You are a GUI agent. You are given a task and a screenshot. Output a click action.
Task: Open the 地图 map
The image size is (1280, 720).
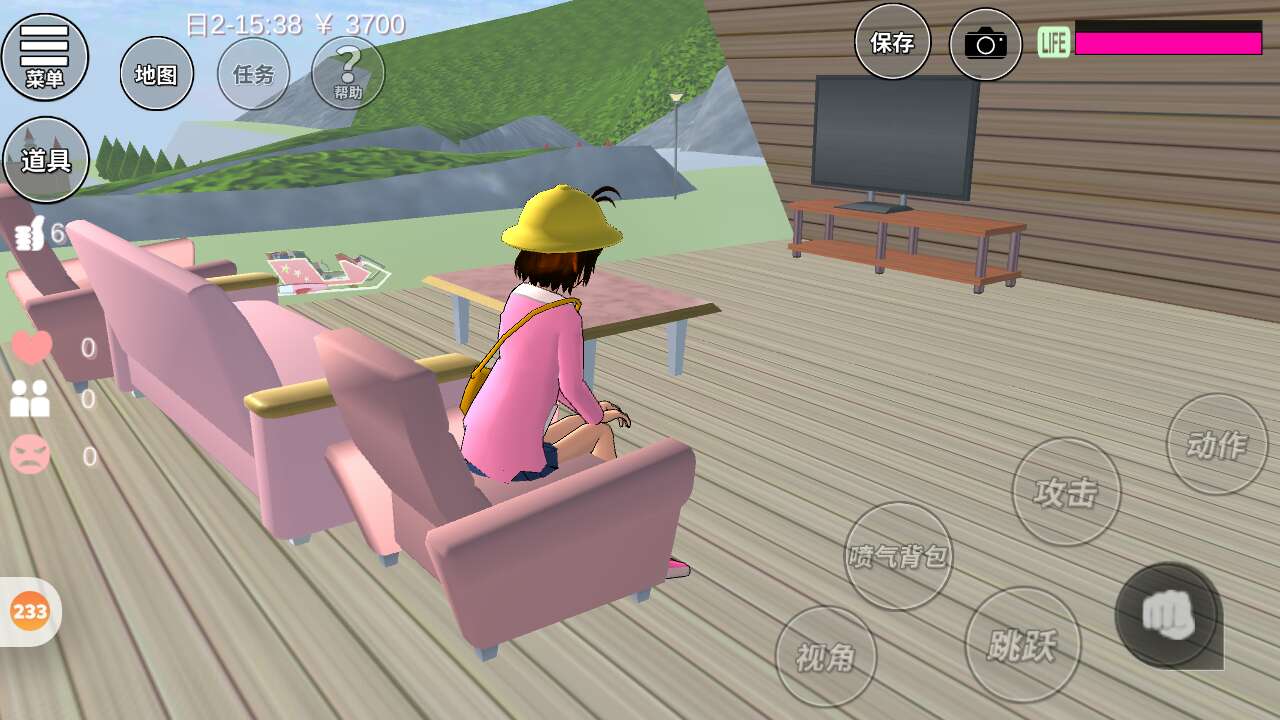157,73
